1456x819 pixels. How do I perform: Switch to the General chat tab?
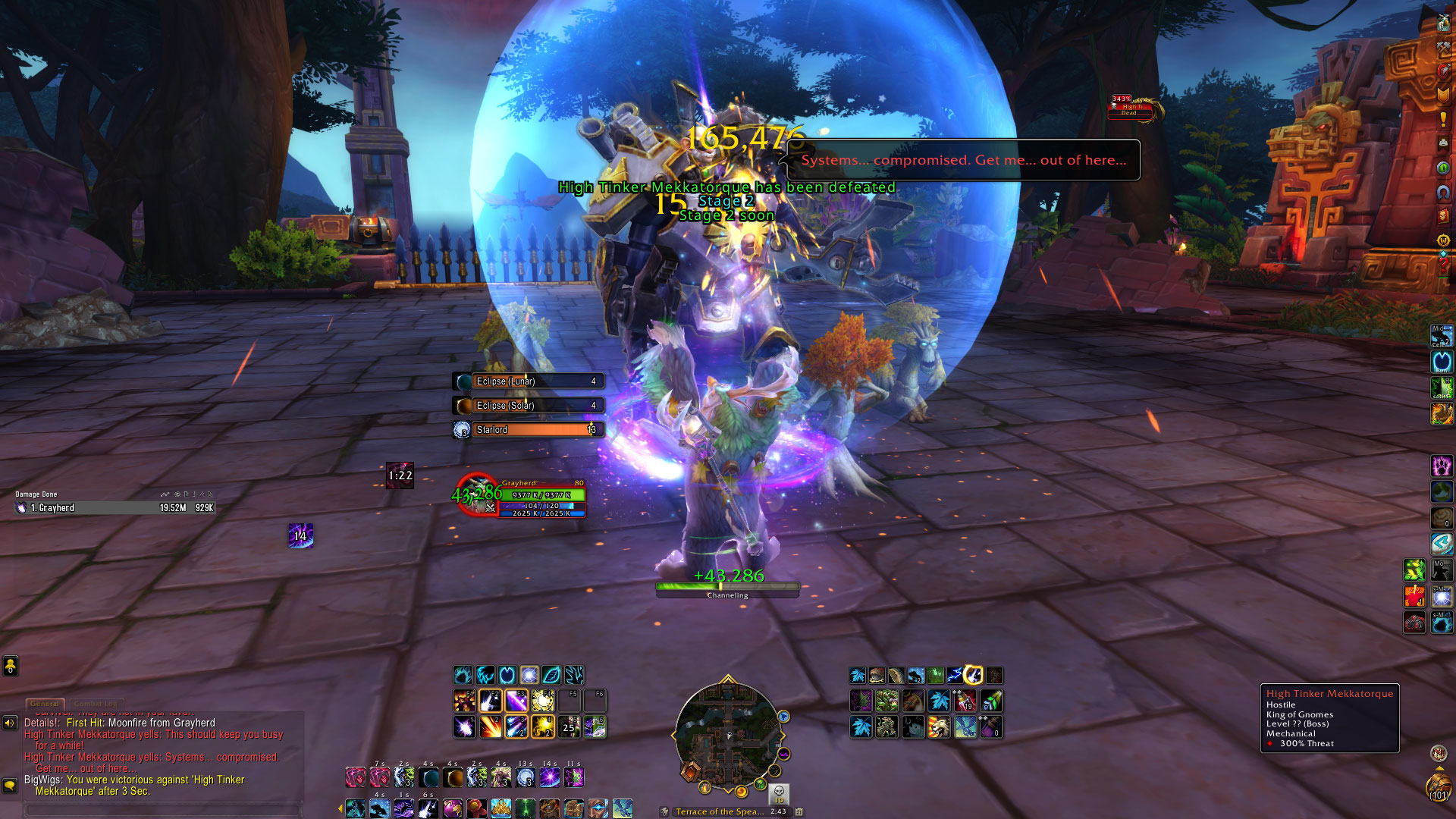pos(45,704)
